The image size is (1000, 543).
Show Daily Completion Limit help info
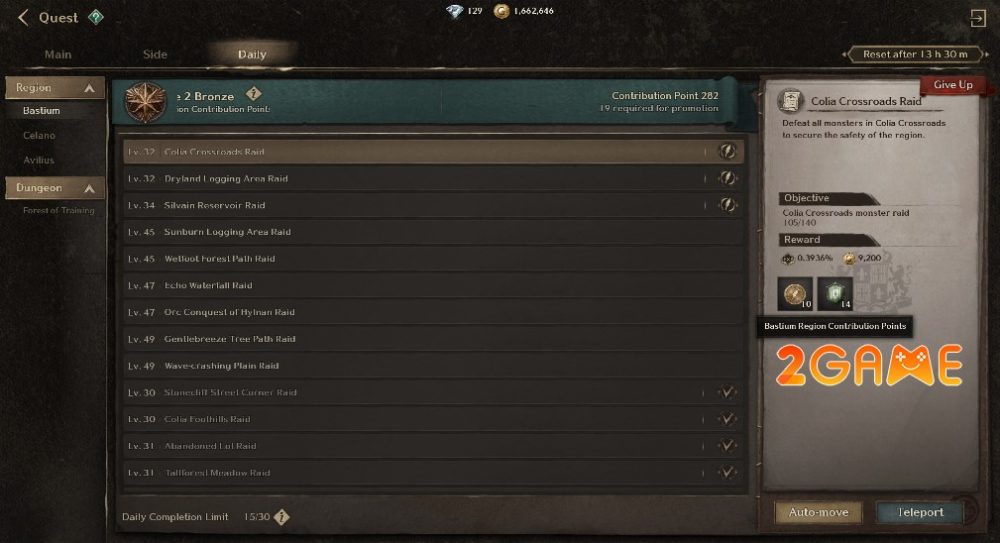tap(282, 517)
